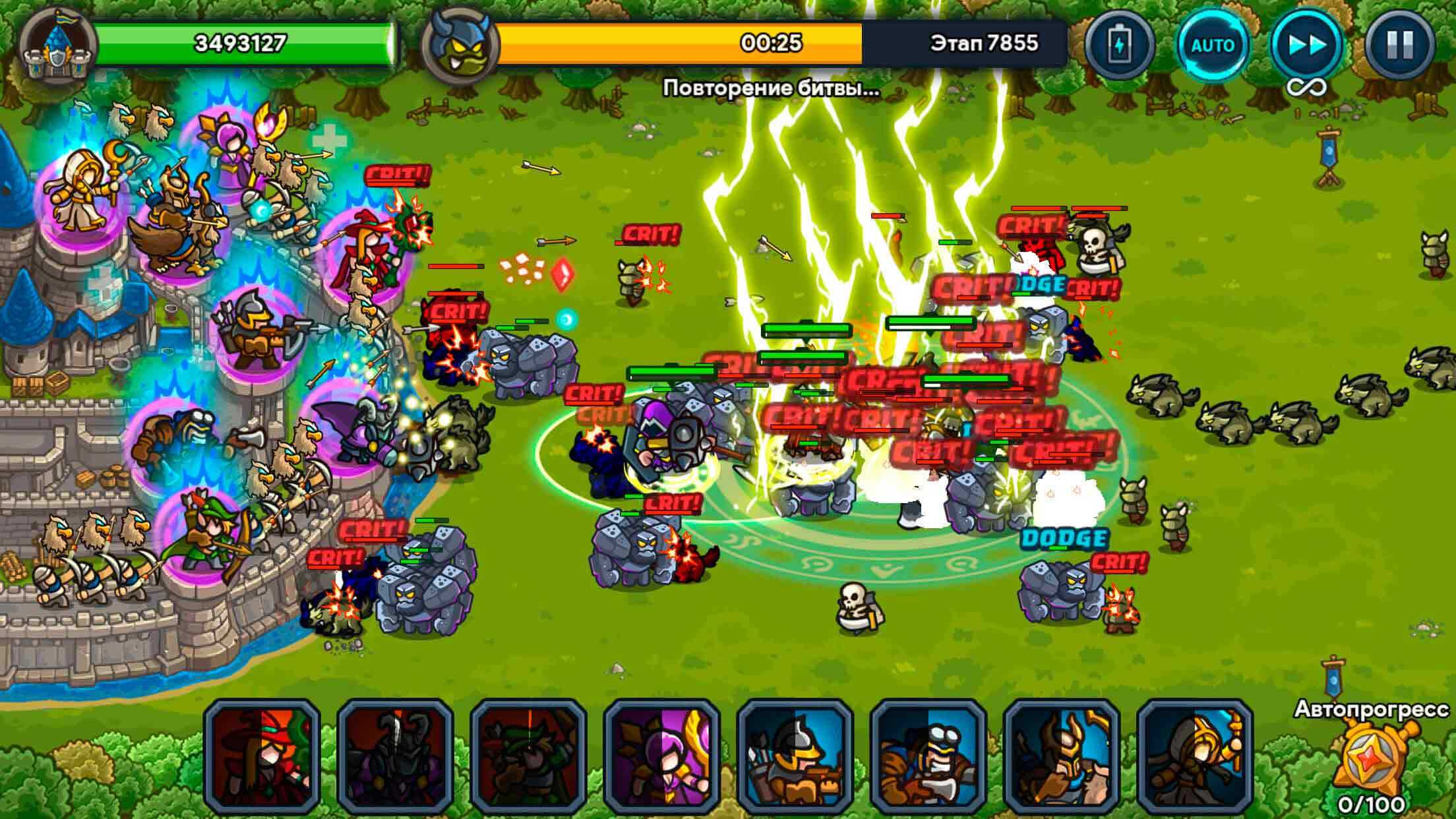This screenshot has height=819, width=1456.
Task: Use the green-hooded archer hero skill
Action: 529,756
